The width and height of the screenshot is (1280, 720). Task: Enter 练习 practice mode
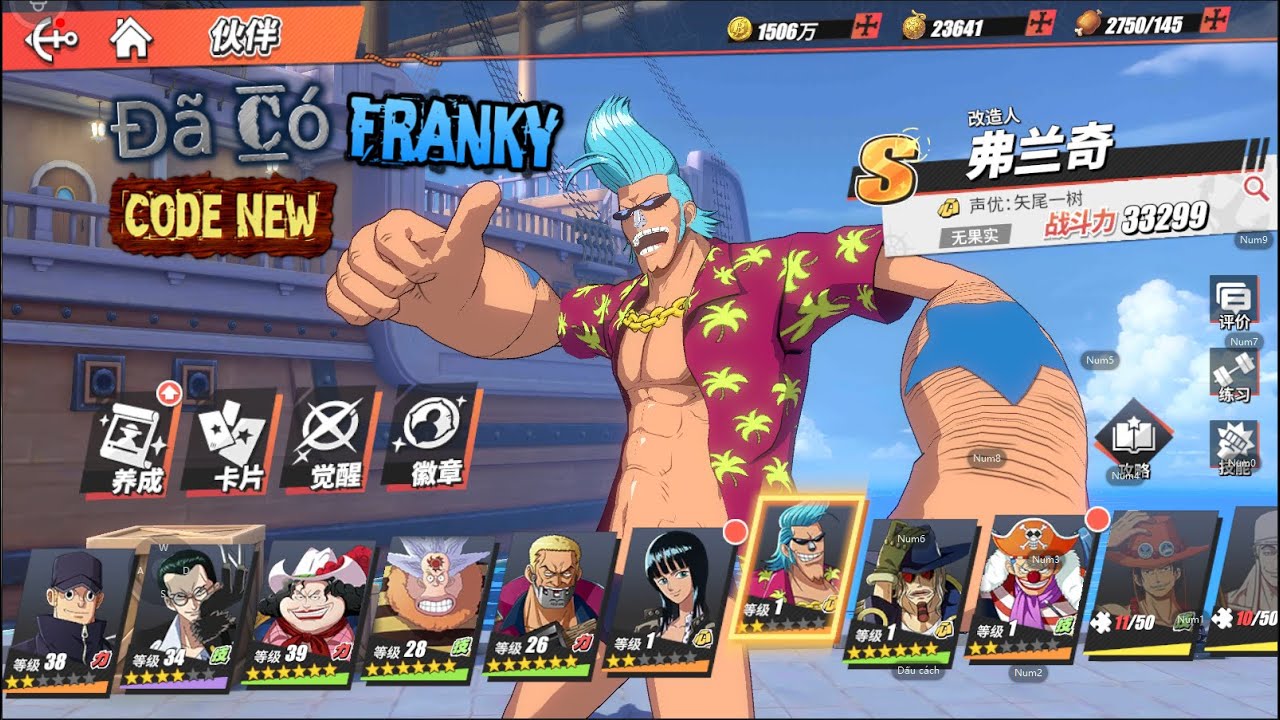point(1233,374)
